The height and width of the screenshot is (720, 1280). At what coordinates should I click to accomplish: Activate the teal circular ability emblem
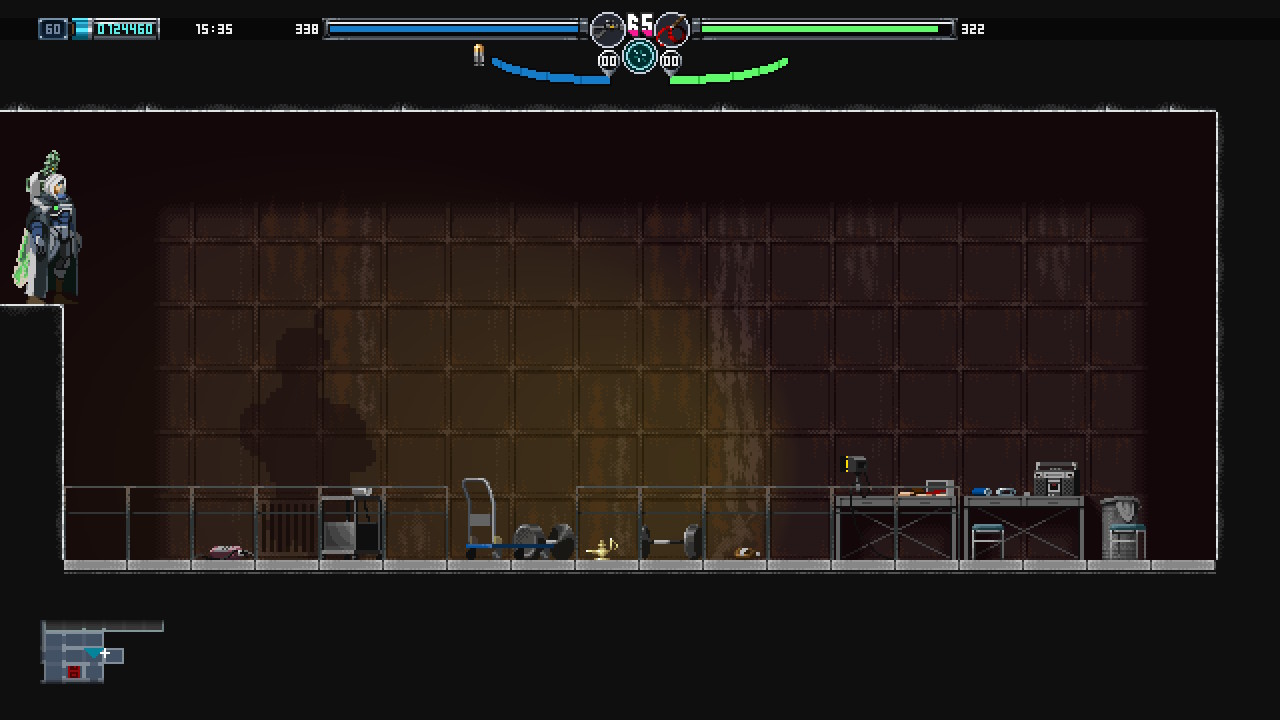pyautogui.click(x=640, y=56)
